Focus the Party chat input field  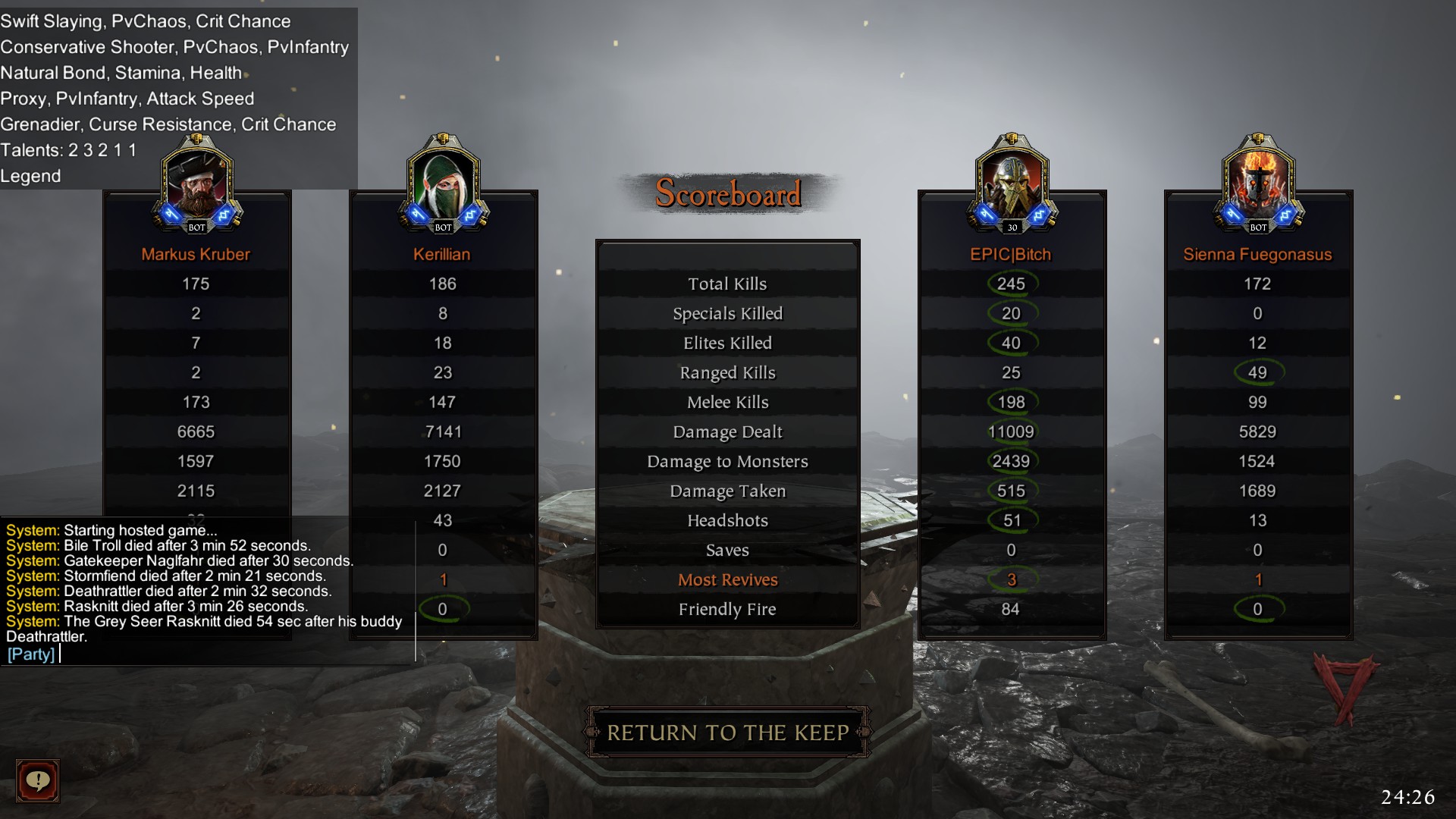click(x=227, y=654)
